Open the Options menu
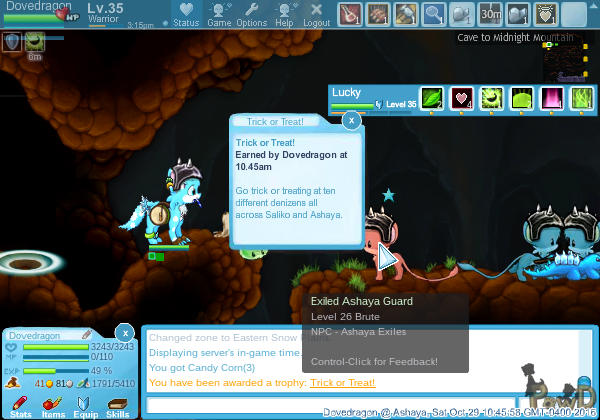 251,14
